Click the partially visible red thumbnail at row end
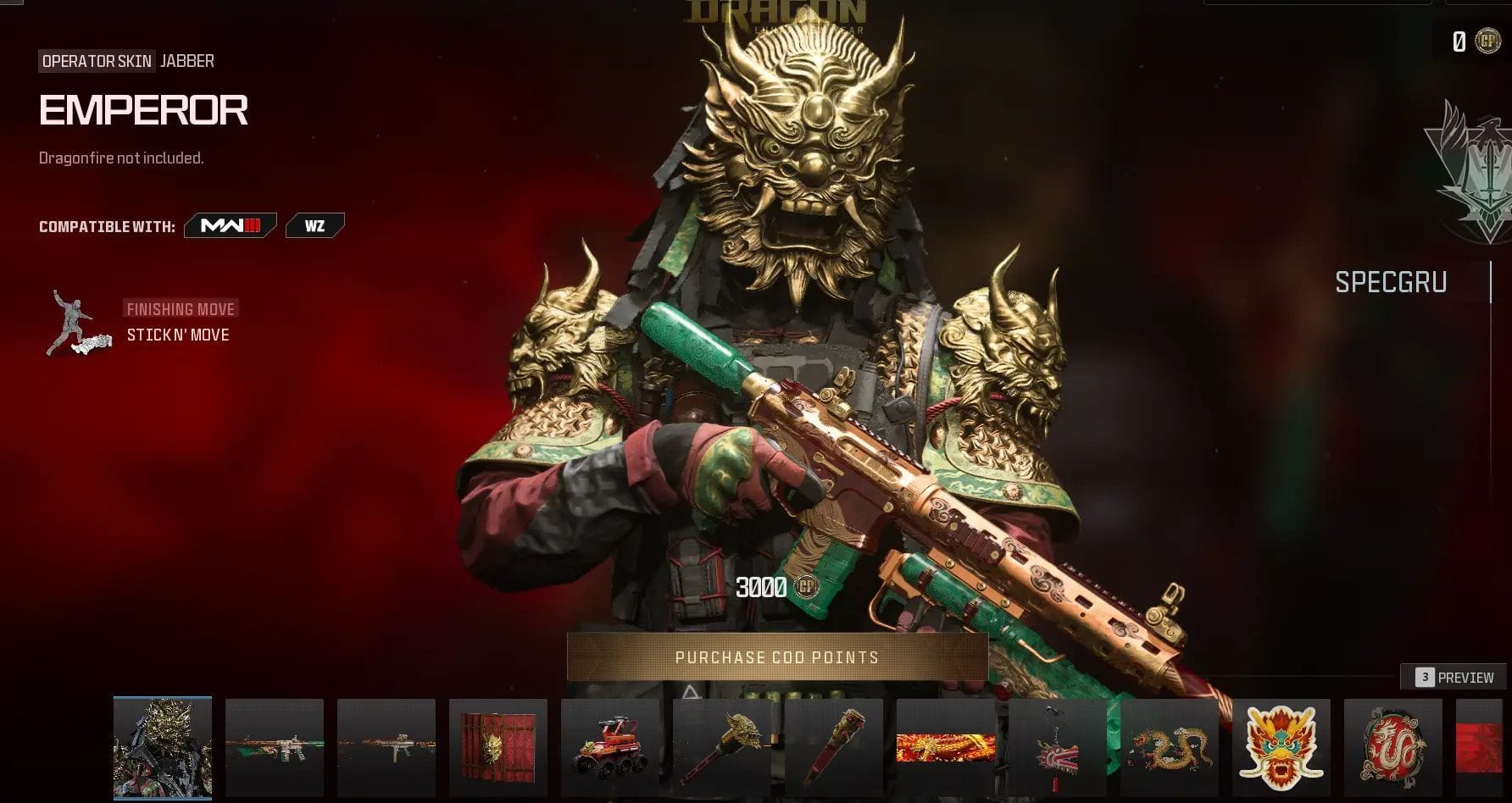The width and height of the screenshot is (1512, 803). pyautogui.click(x=1482, y=748)
